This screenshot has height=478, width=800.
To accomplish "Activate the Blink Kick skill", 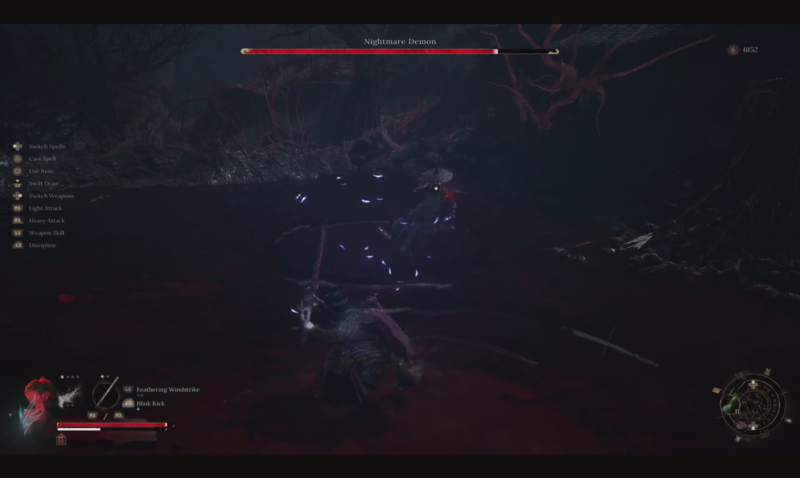I will tap(151, 403).
